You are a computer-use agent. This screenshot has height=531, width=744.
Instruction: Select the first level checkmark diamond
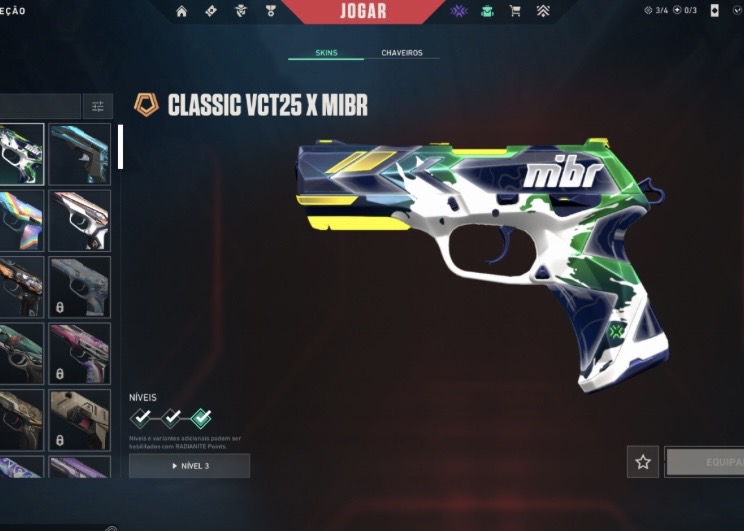point(143,417)
